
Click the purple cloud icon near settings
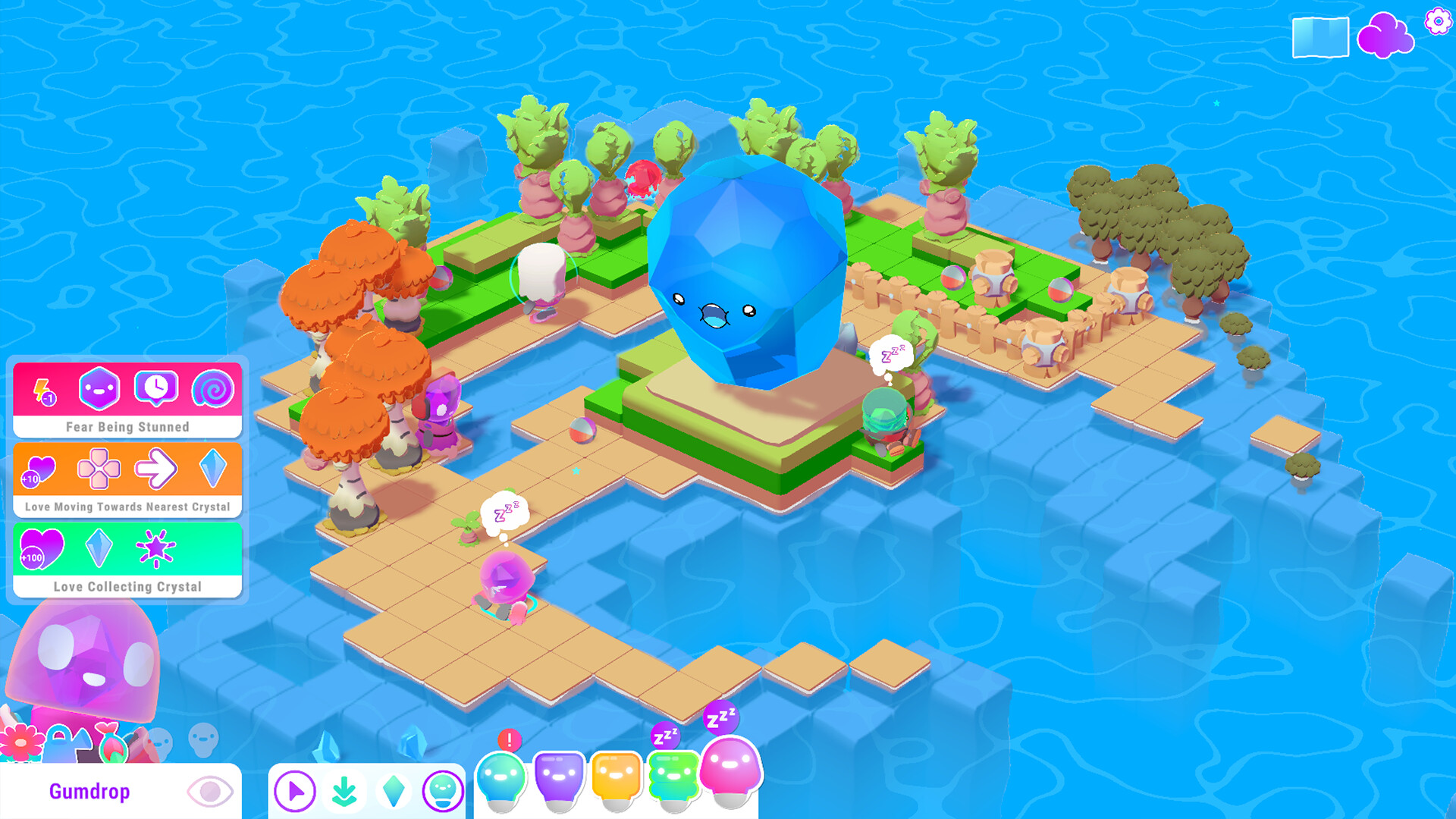click(x=1388, y=34)
